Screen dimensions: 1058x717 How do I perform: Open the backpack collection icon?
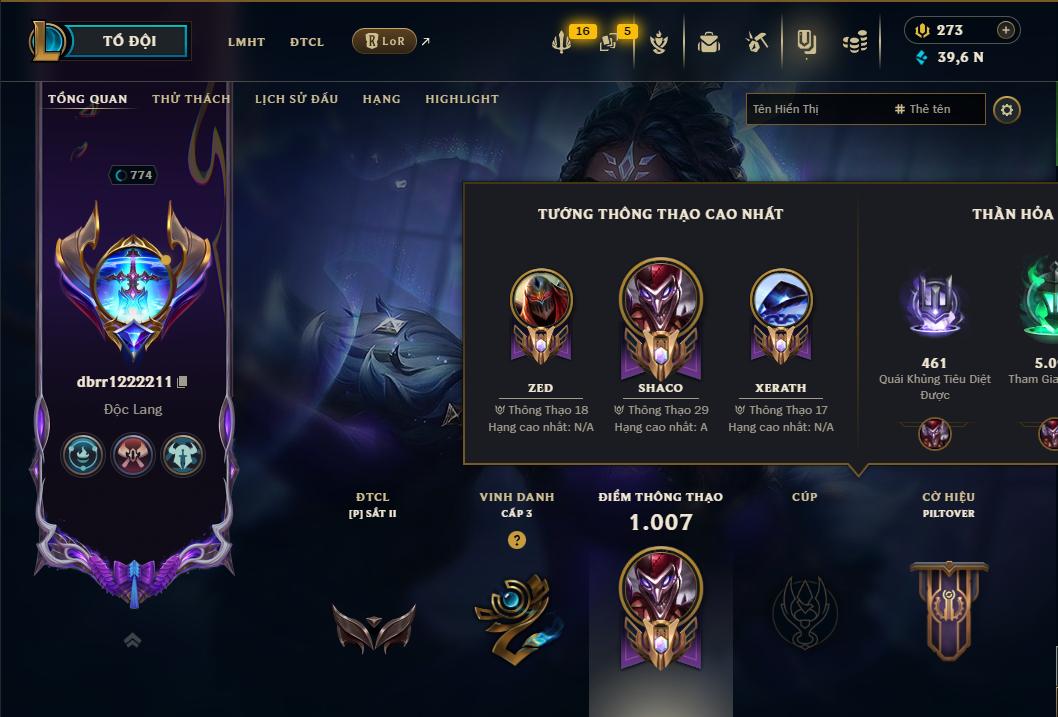click(709, 42)
